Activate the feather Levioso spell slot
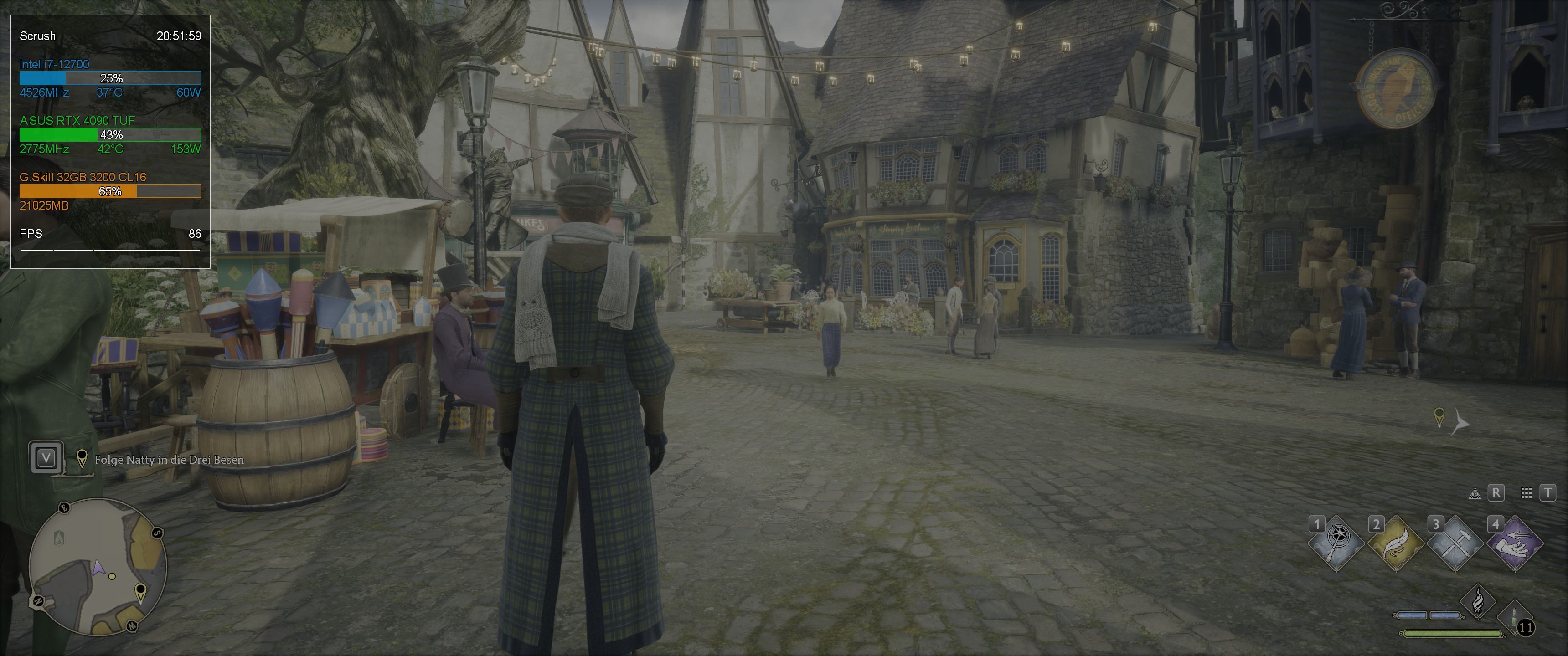 [1396, 543]
